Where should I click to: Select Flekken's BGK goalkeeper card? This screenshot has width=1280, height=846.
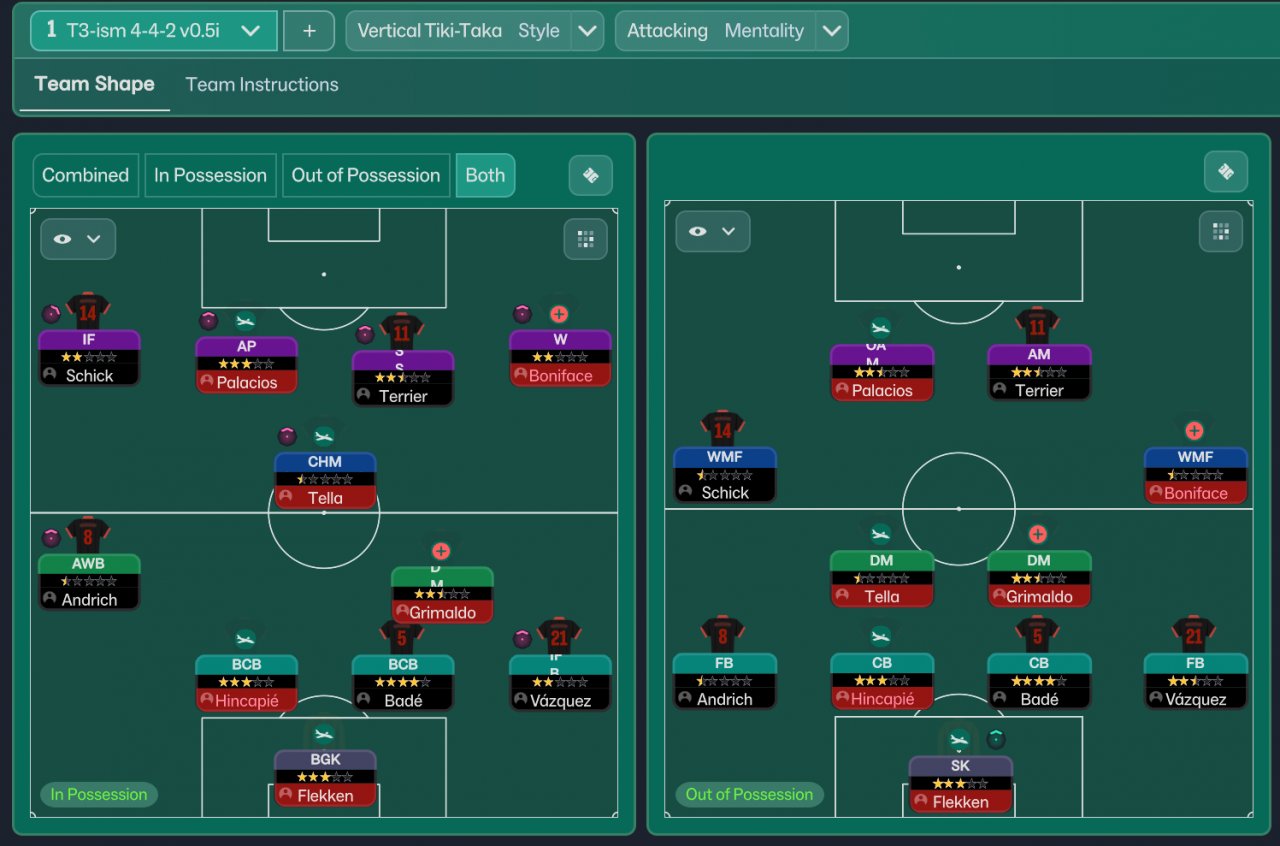pos(325,778)
